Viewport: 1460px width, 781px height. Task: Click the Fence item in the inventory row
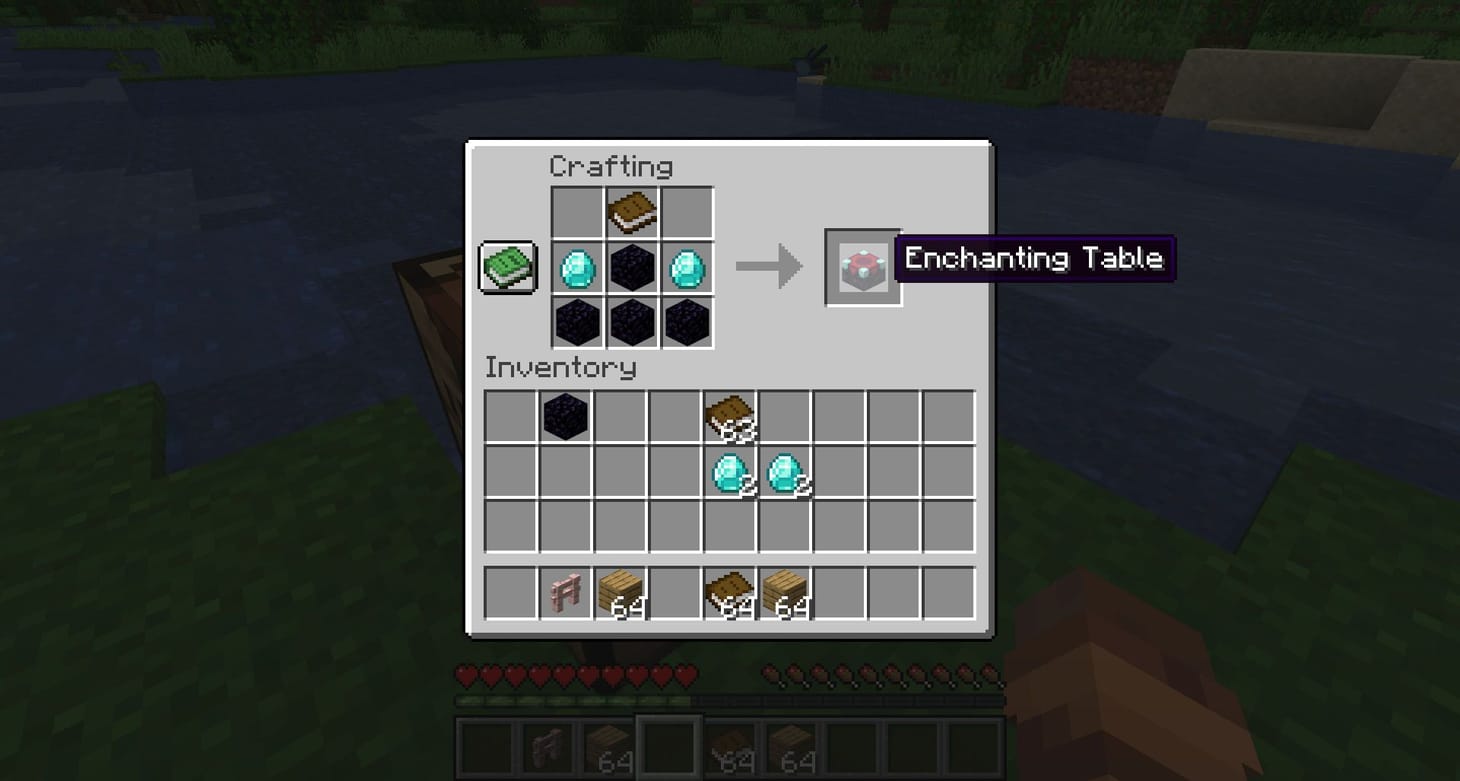click(568, 590)
